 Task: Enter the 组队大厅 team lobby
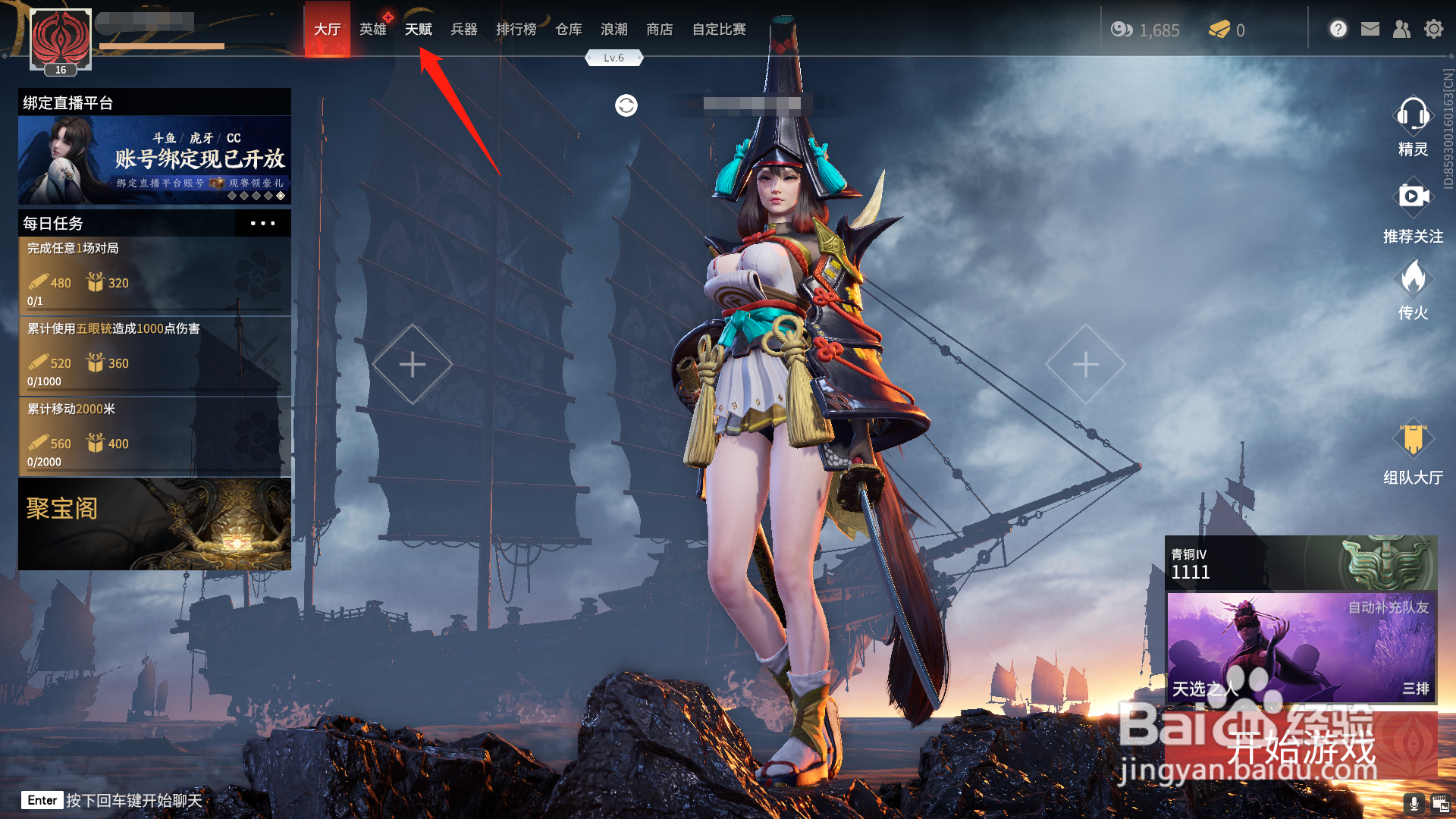(x=1412, y=453)
